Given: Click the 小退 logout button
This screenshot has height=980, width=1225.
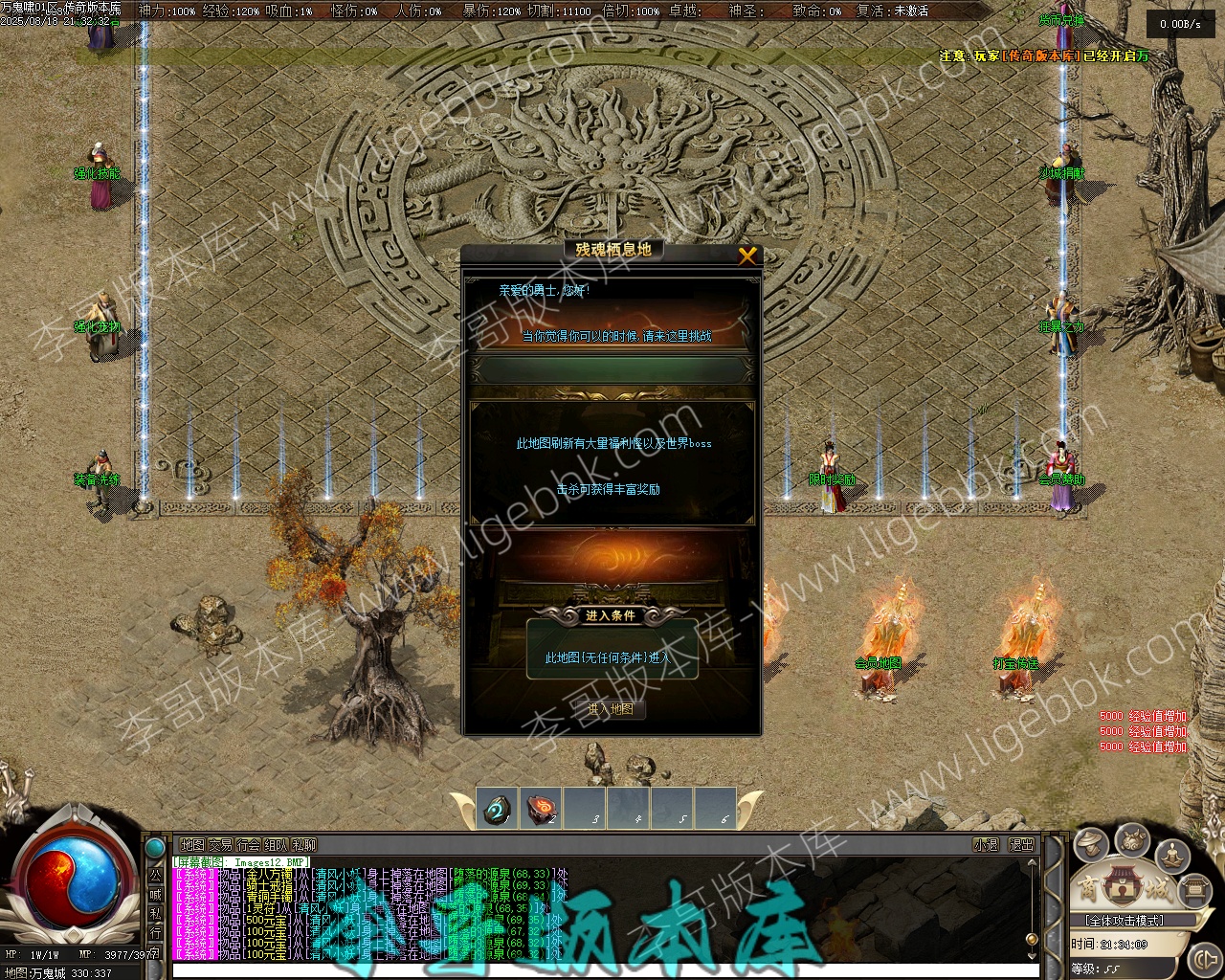Looking at the screenshot, I should pyautogui.click(x=986, y=845).
